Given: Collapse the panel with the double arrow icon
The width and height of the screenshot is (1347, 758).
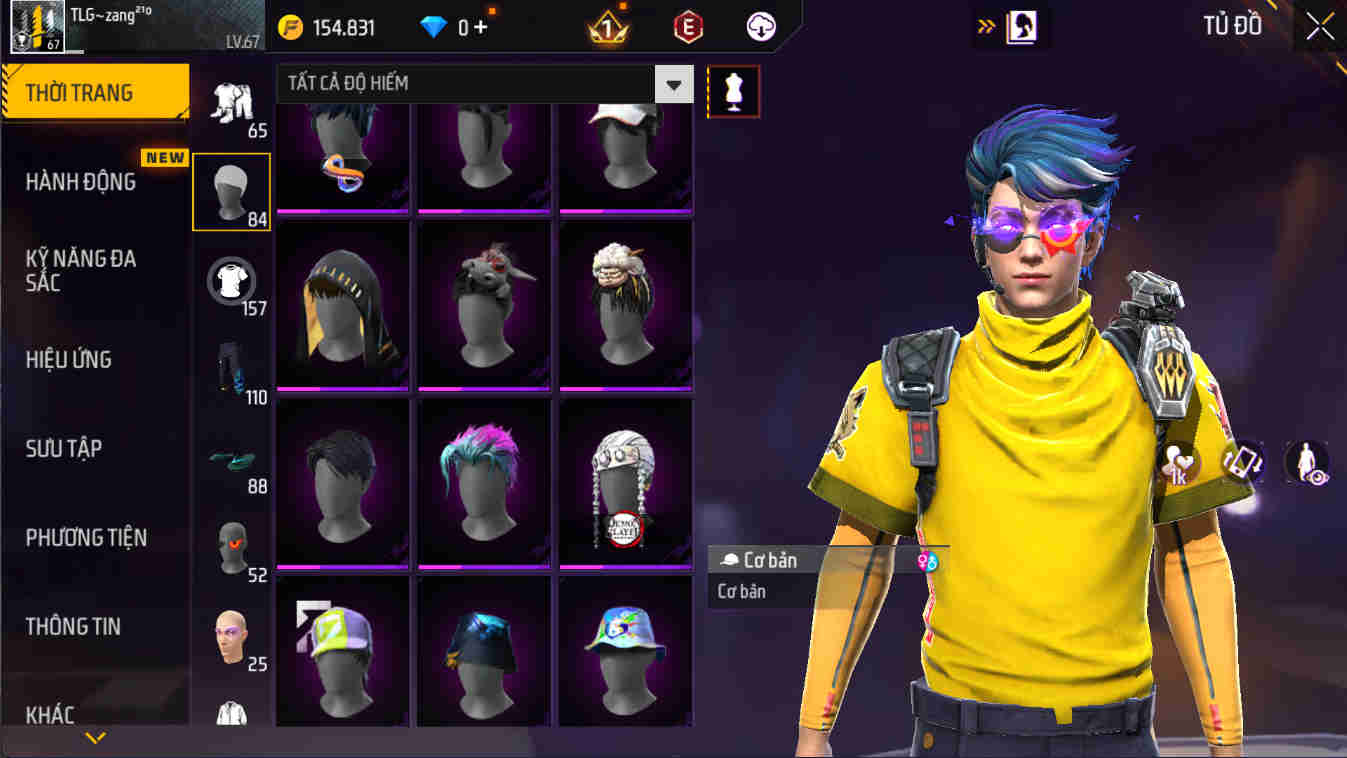Looking at the screenshot, I should [x=988, y=27].
